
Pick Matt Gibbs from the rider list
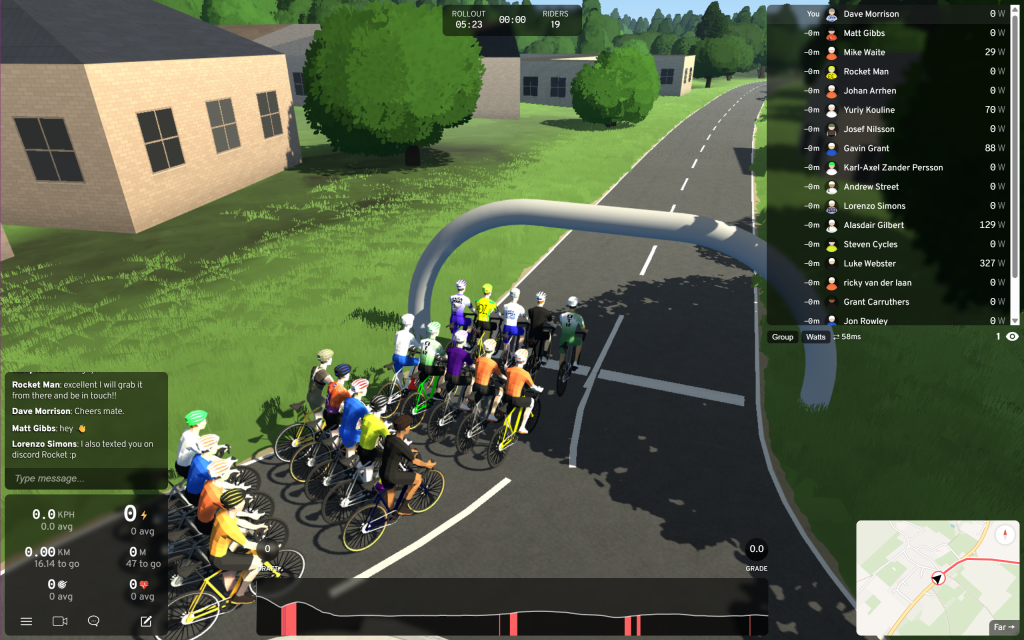(864, 33)
